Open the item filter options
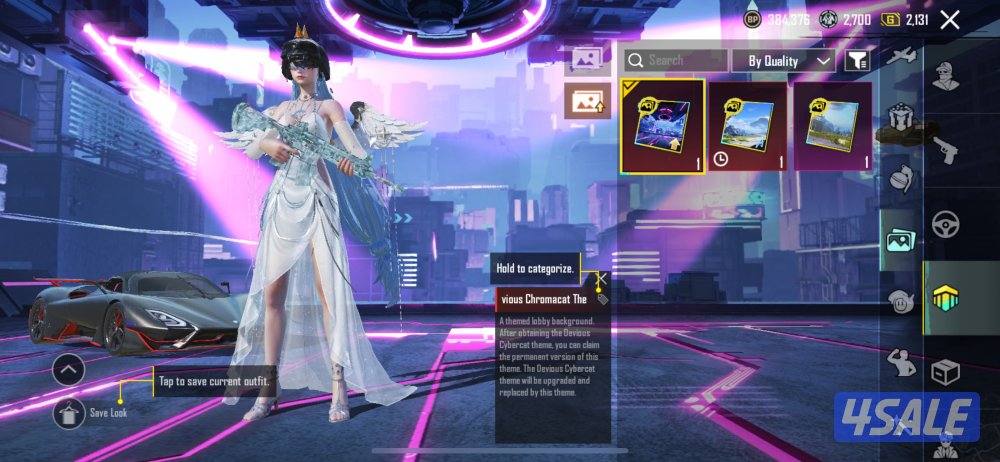This screenshot has height=462, width=1000. (857, 61)
